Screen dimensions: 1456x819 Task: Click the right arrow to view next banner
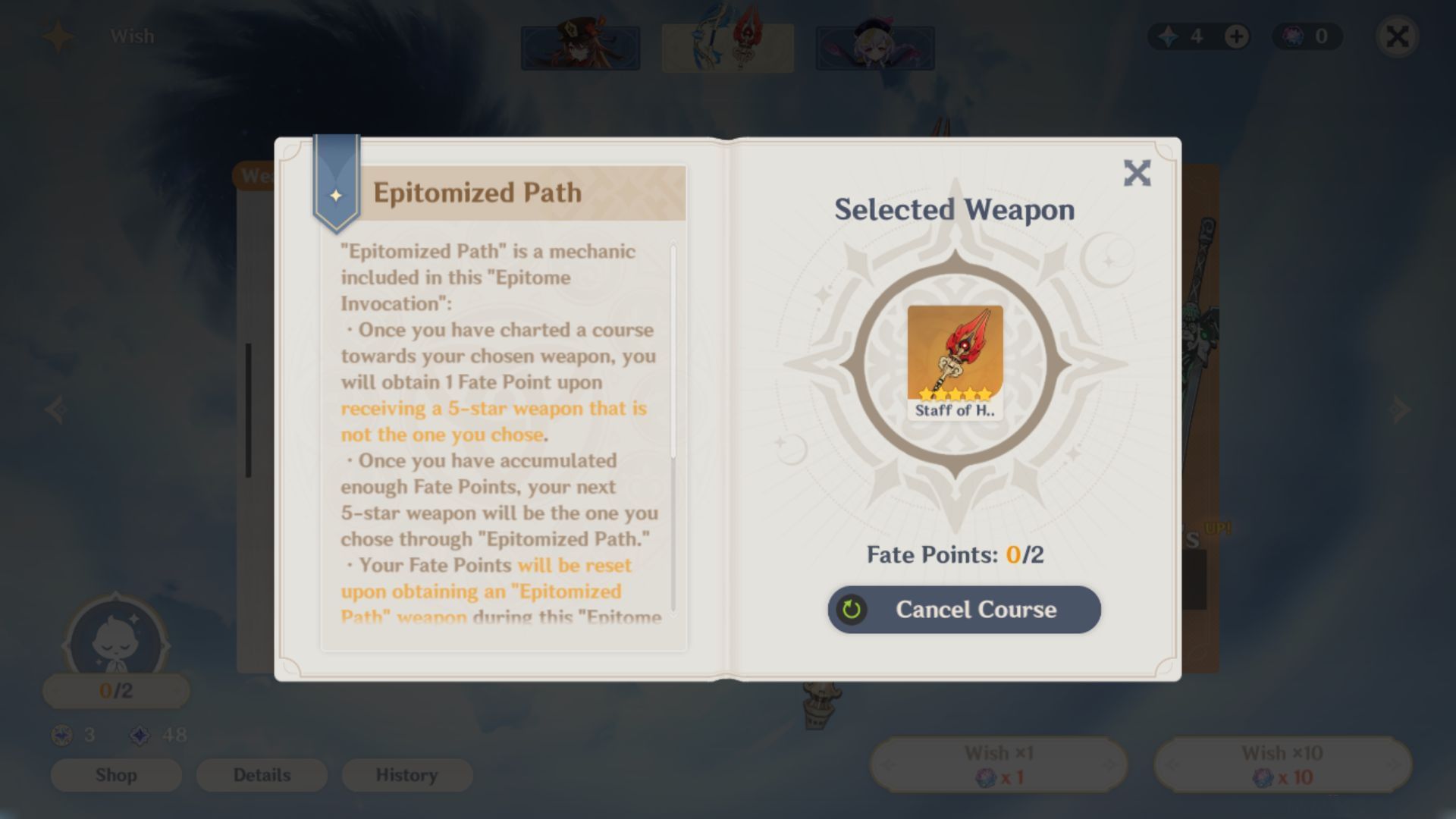[1398, 409]
